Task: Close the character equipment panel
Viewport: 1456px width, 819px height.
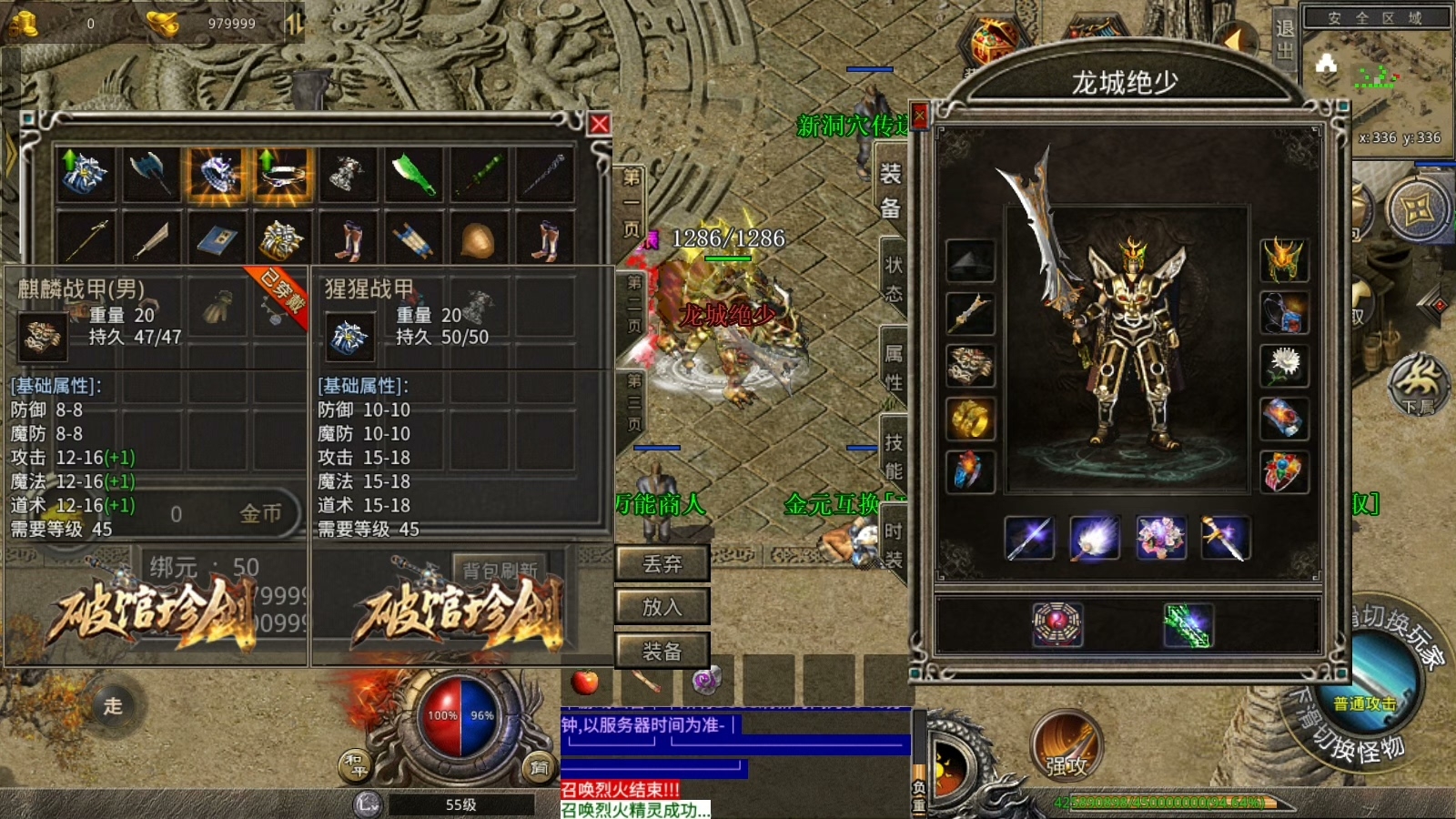Action: 919,116
